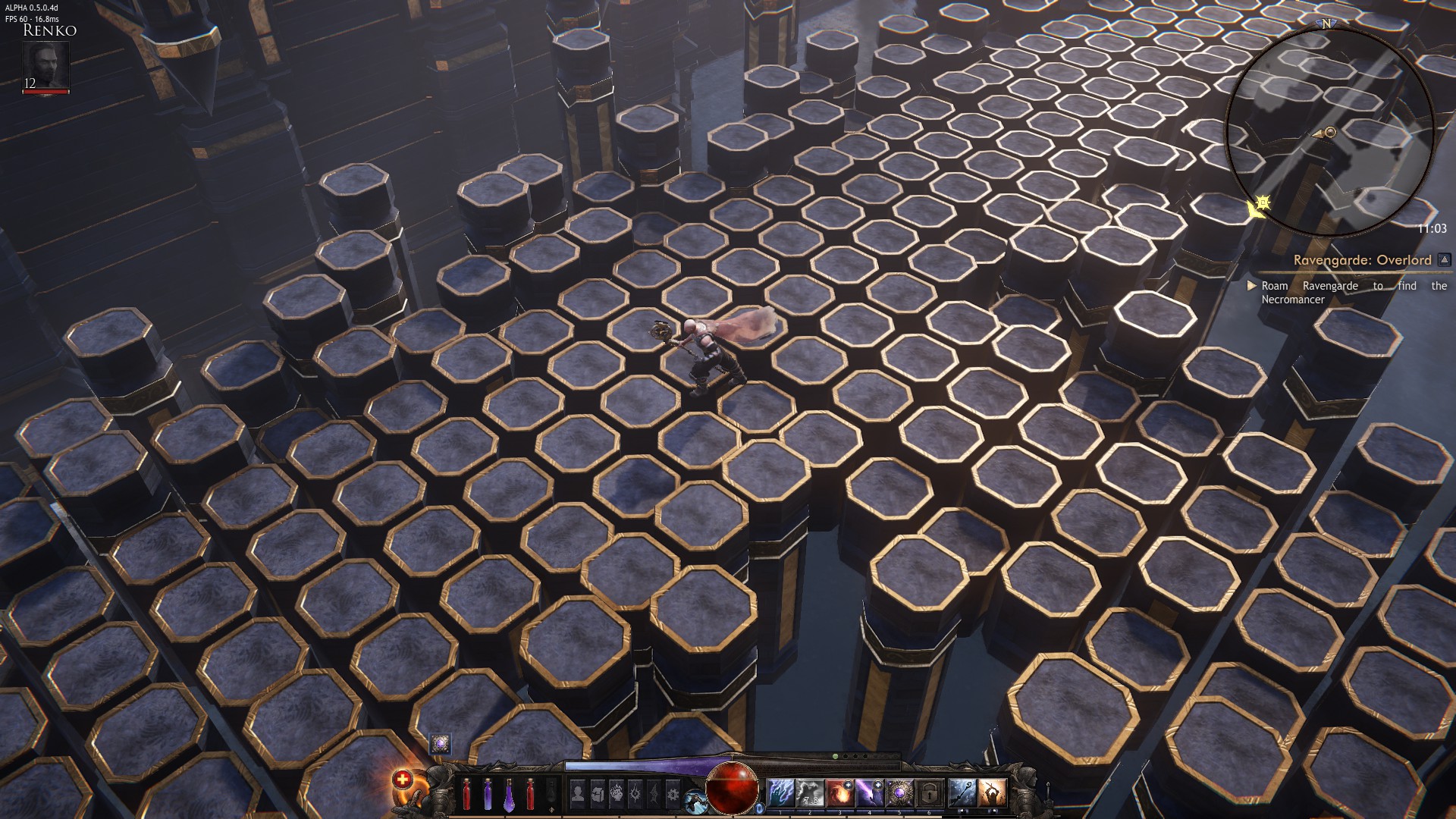This screenshot has height=819, width=1456.
Task: Use the purple beam skill
Action: pos(870,794)
